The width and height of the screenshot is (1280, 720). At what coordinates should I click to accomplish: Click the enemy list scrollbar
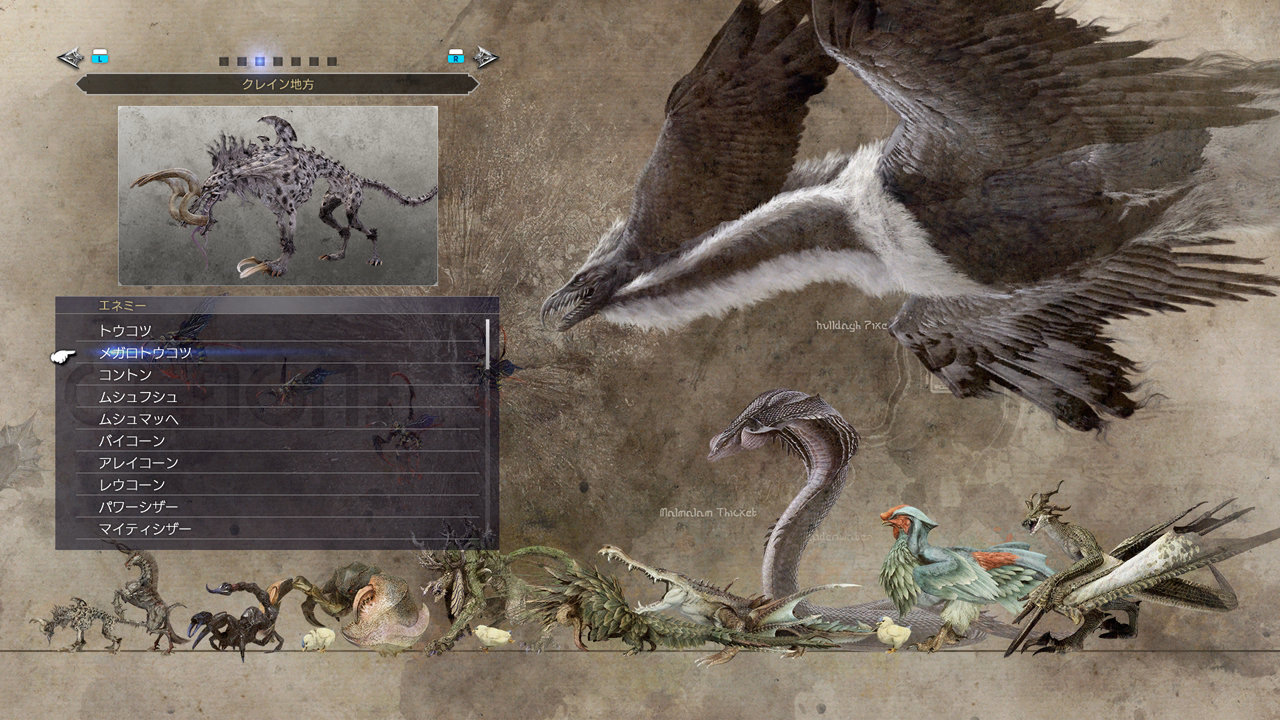click(x=488, y=344)
